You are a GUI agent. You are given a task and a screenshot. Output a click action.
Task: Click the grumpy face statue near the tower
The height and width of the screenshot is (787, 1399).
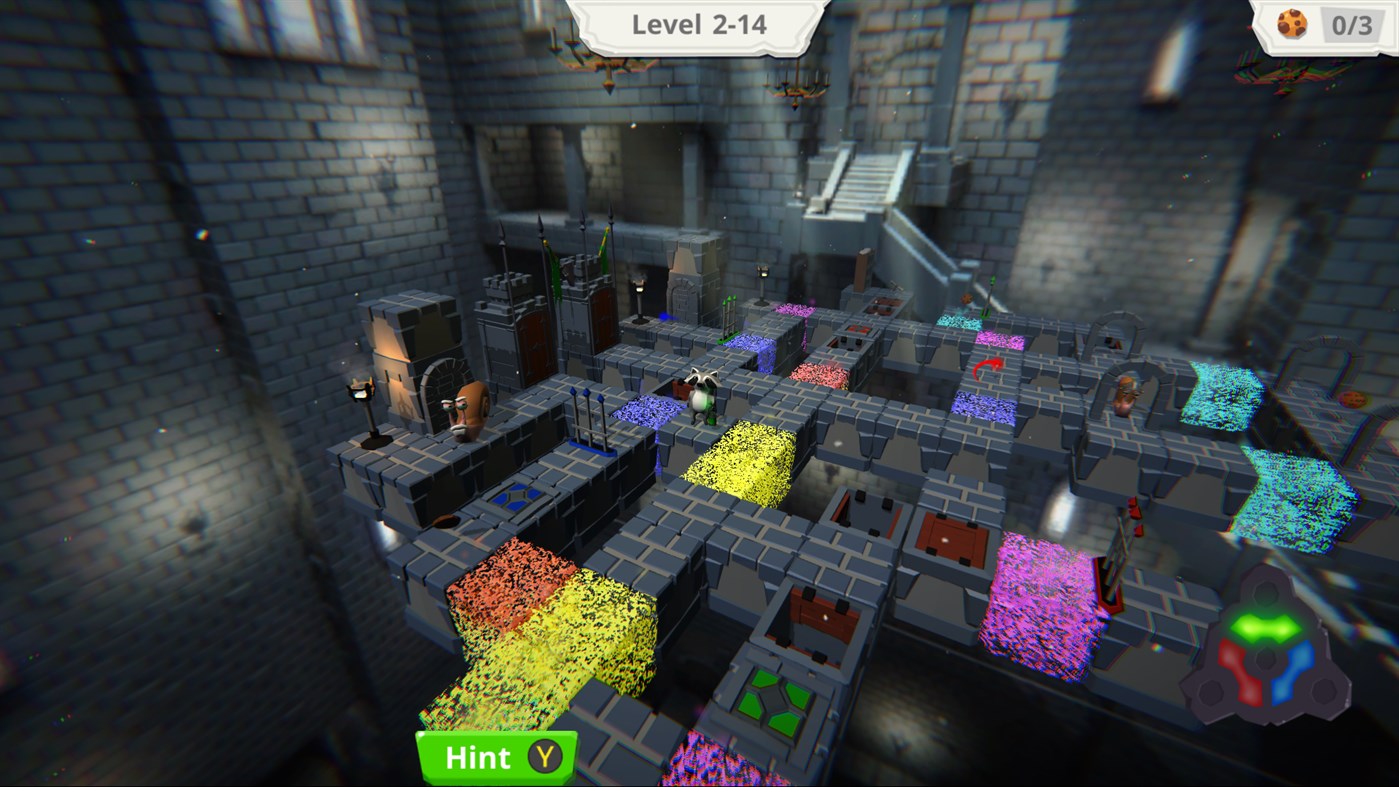pyautogui.click(x=470, y=410)
